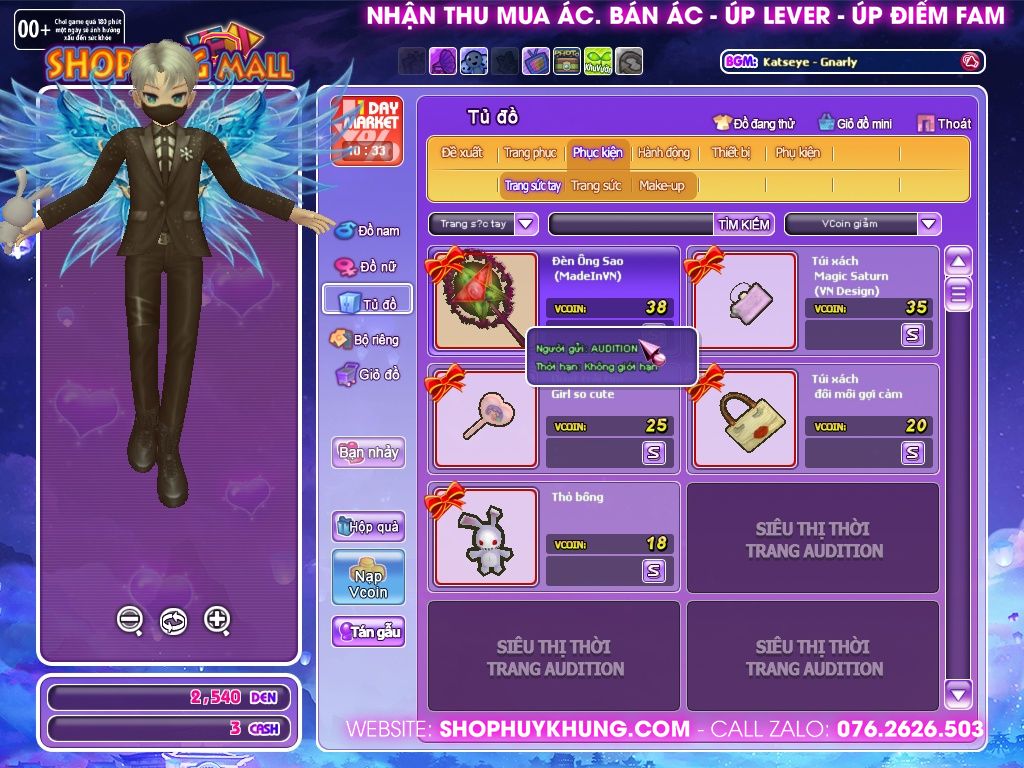Exit the shop with Thoát
Viewport: 1024px width, 768px height.
tap(944, 123)
